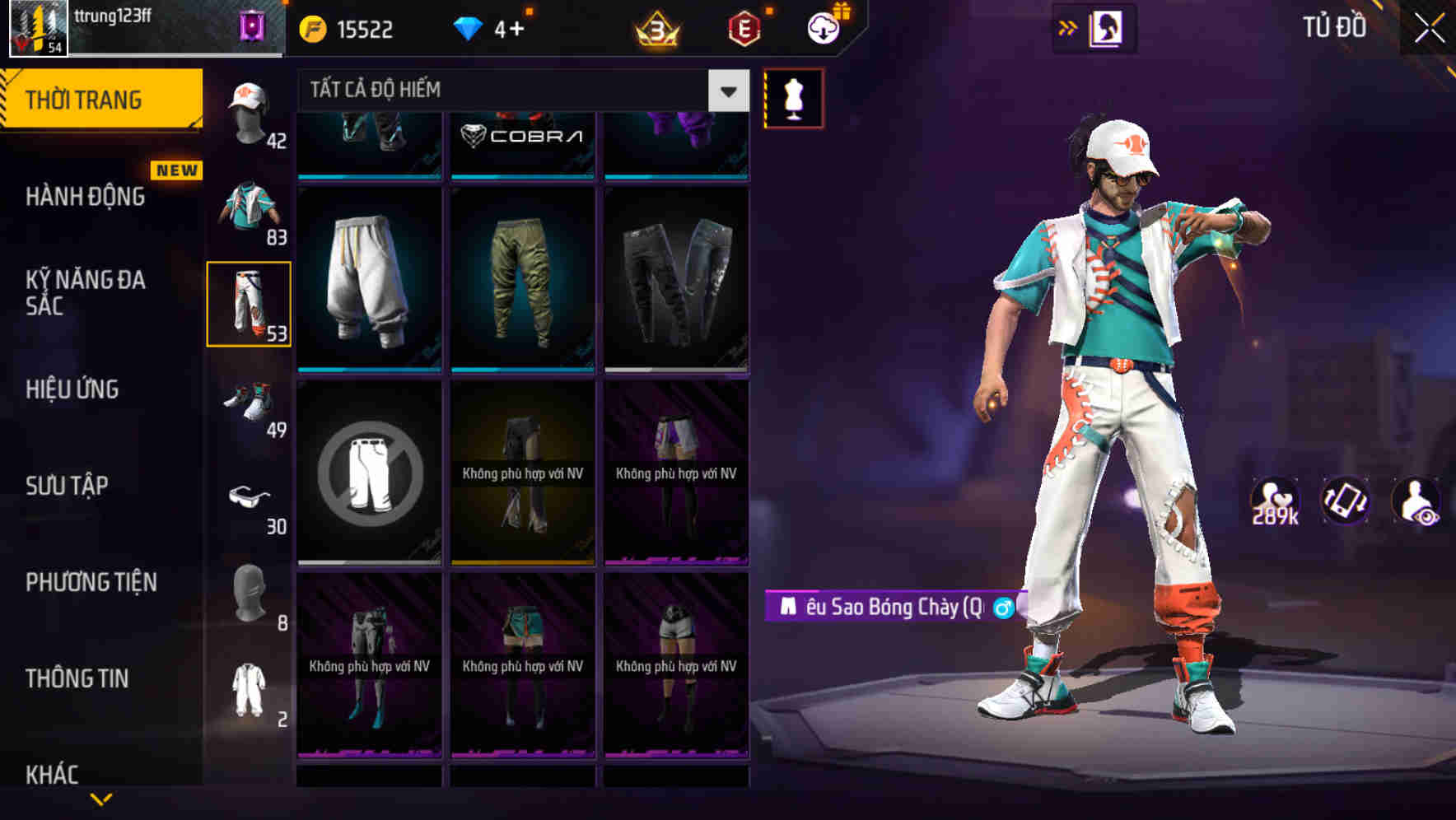Click the diamond currency icon
The height and width of the screenshot is (820, 1456).
(469, 27)
